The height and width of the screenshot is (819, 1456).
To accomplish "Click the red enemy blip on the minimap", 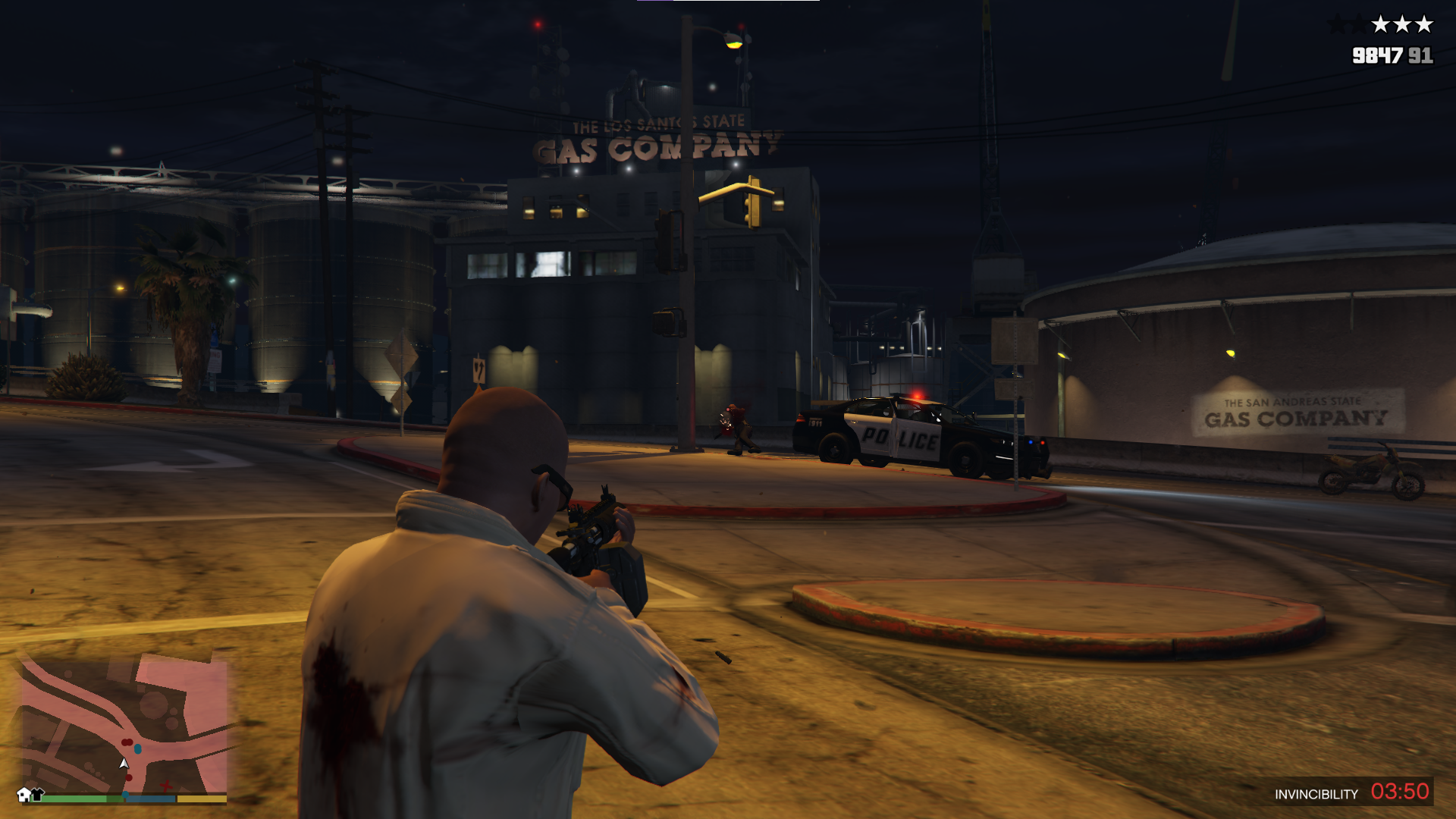I will (127, 742).
